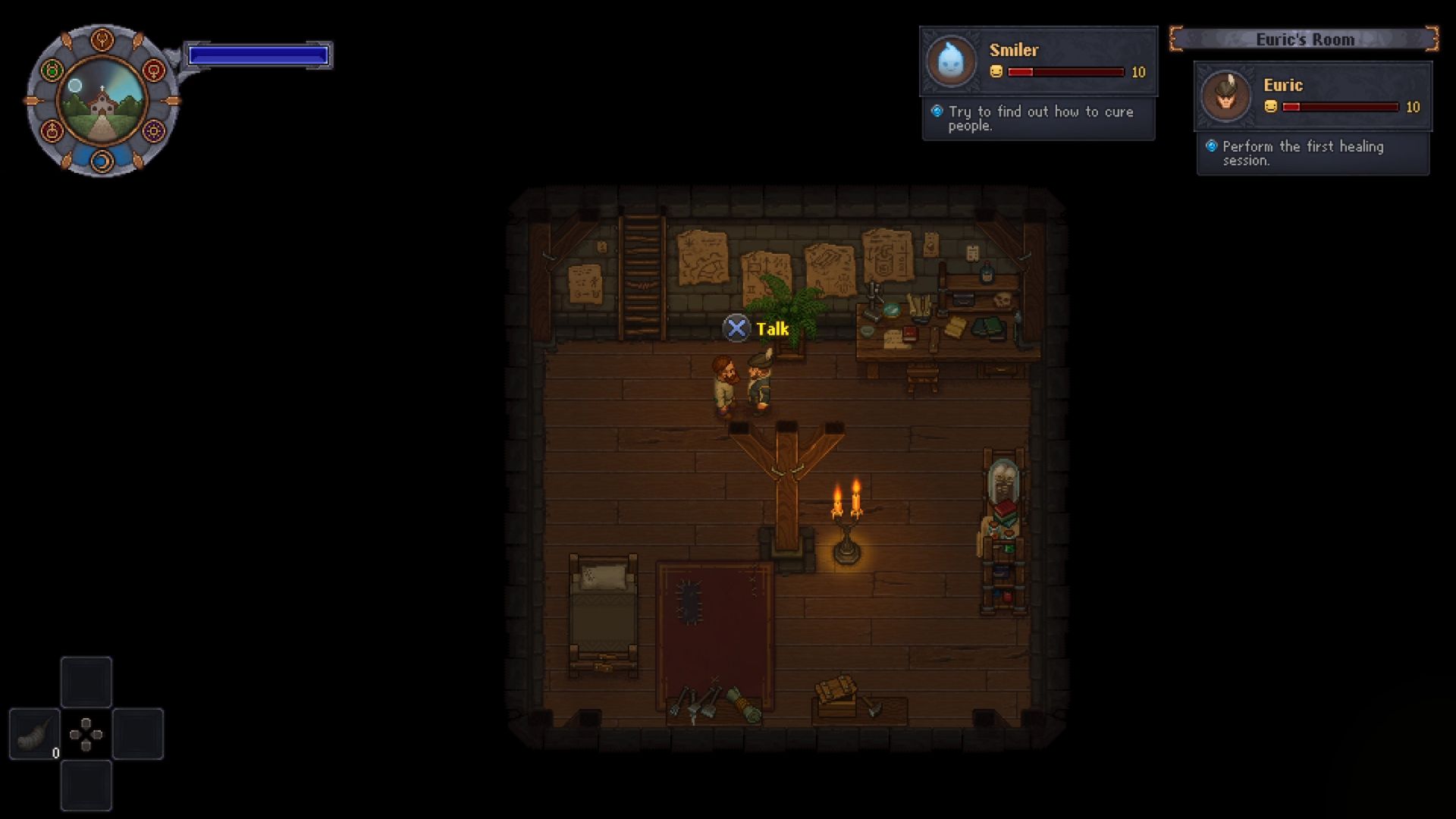Click the quest marker beside the healing session objective

point(1213,147)
